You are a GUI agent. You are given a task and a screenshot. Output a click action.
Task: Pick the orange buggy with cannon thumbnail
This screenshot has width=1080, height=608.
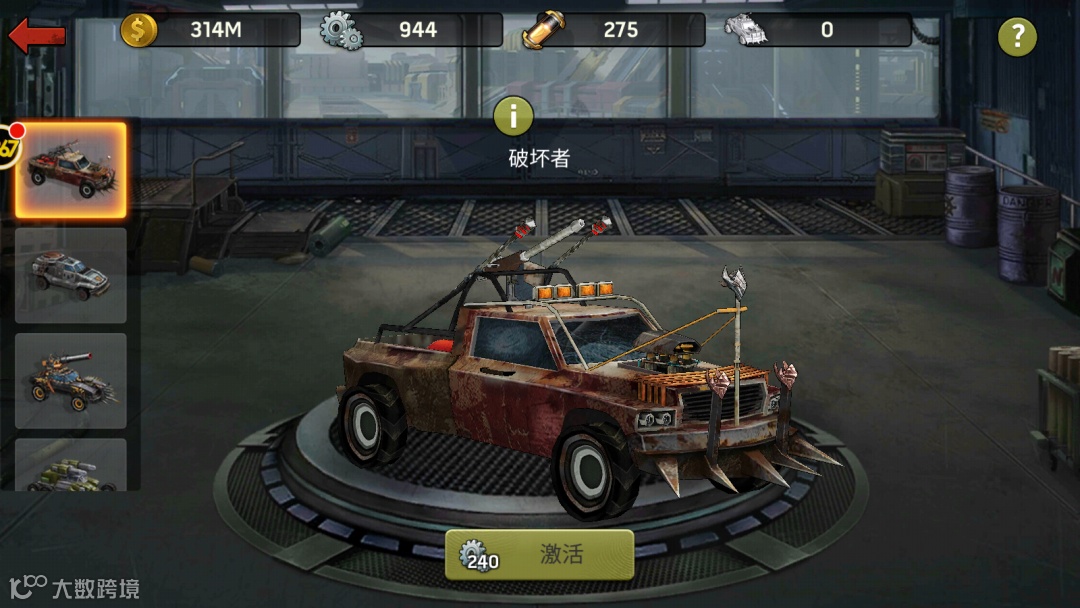[70, 381]
